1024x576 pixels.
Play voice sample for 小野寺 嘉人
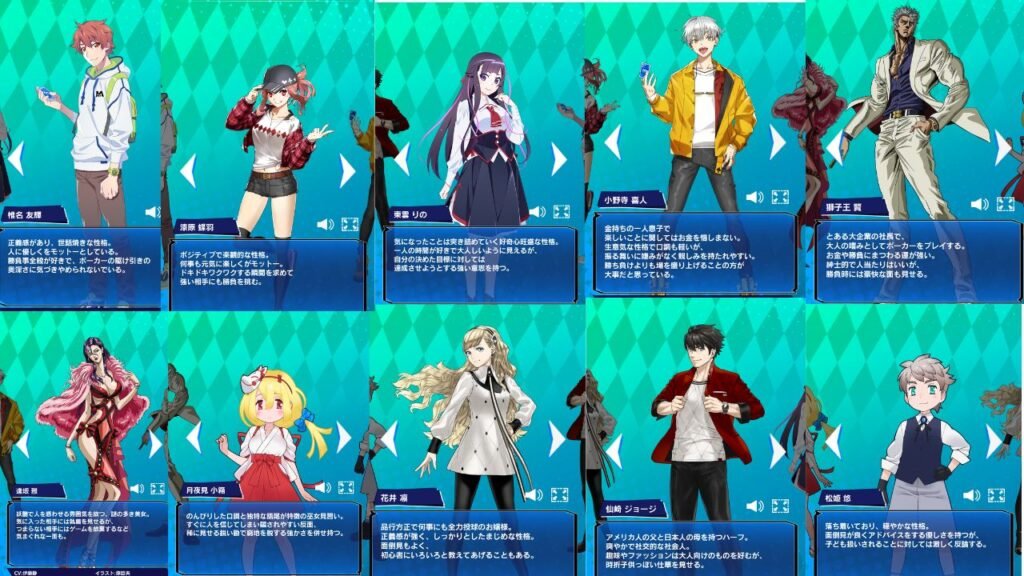[753, 198]
